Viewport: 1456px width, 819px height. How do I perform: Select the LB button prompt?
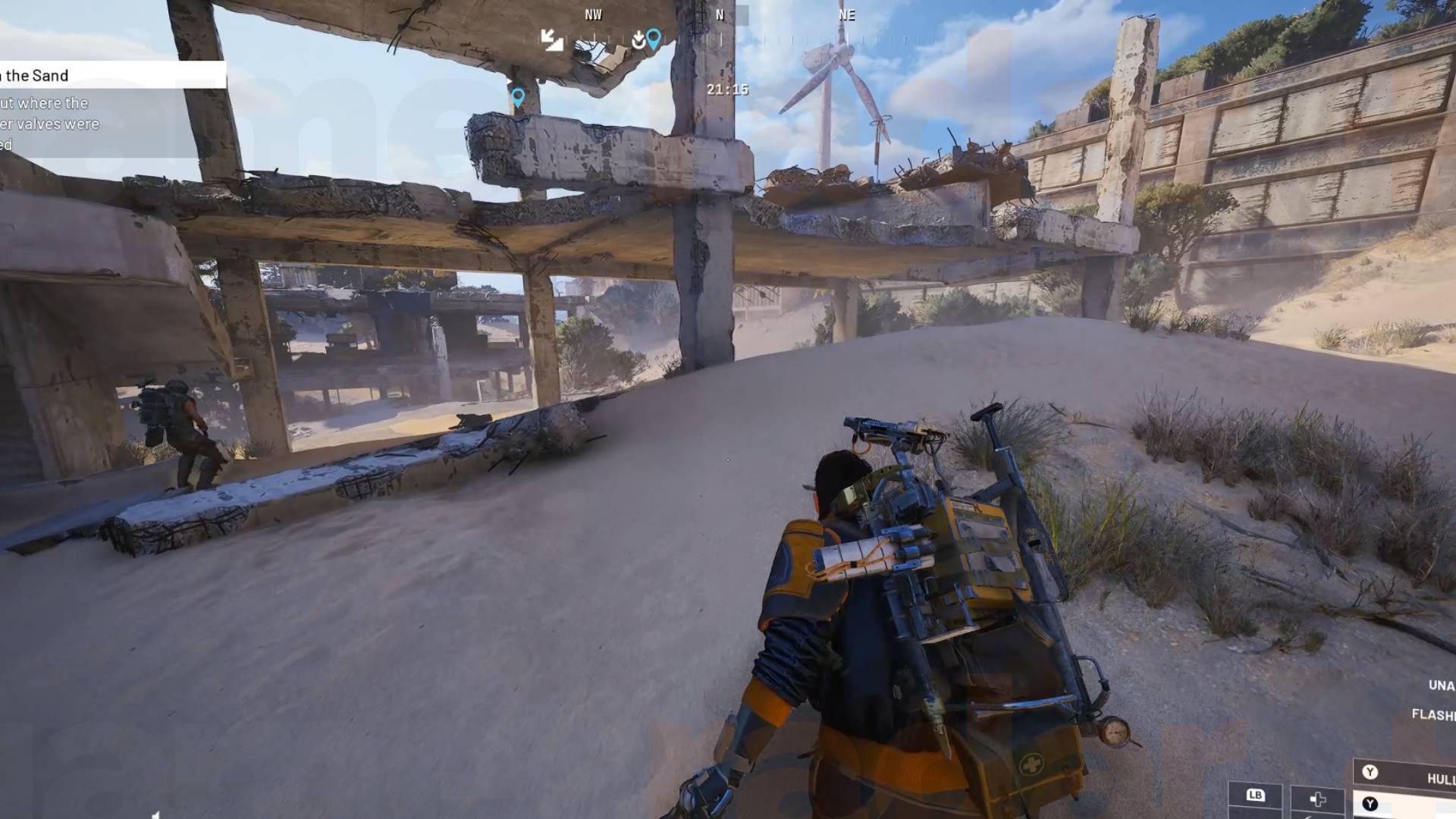pos(1256,795)
